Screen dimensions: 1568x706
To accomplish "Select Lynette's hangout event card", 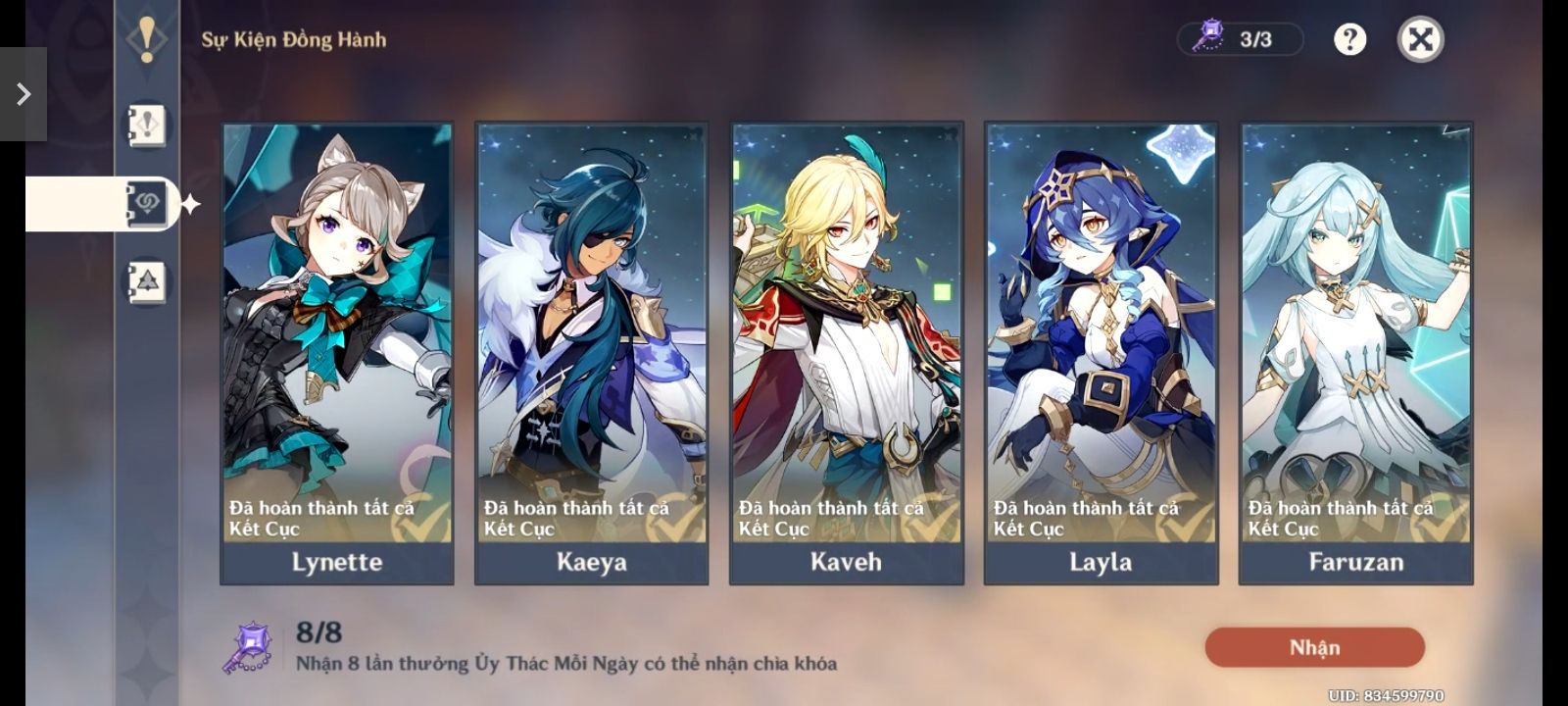I will point(337,353).
